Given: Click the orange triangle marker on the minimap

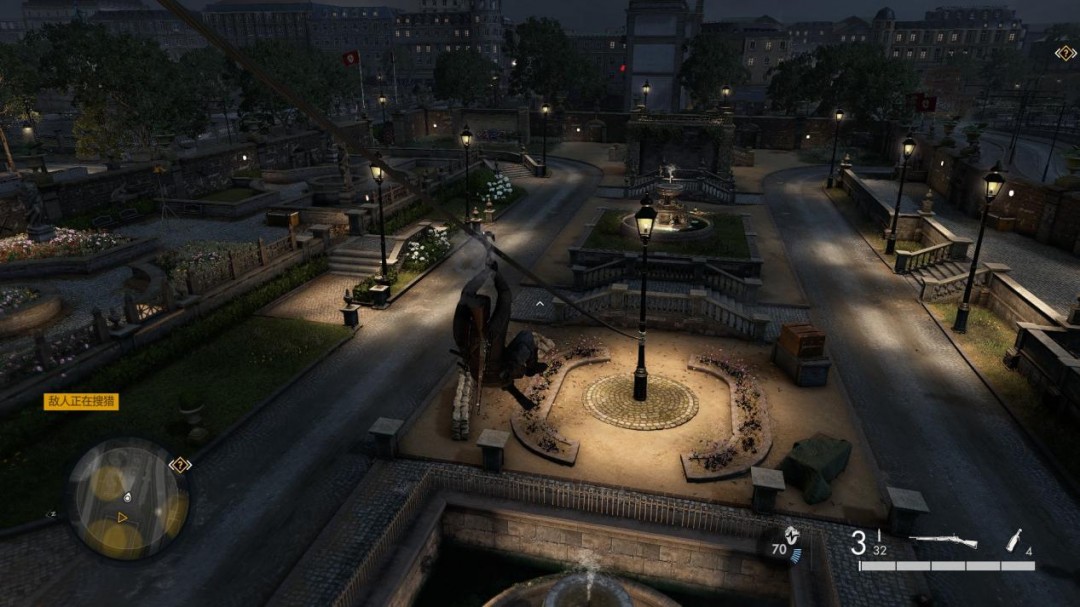Looking at the screenshot, I should click(x=122, y=517).
